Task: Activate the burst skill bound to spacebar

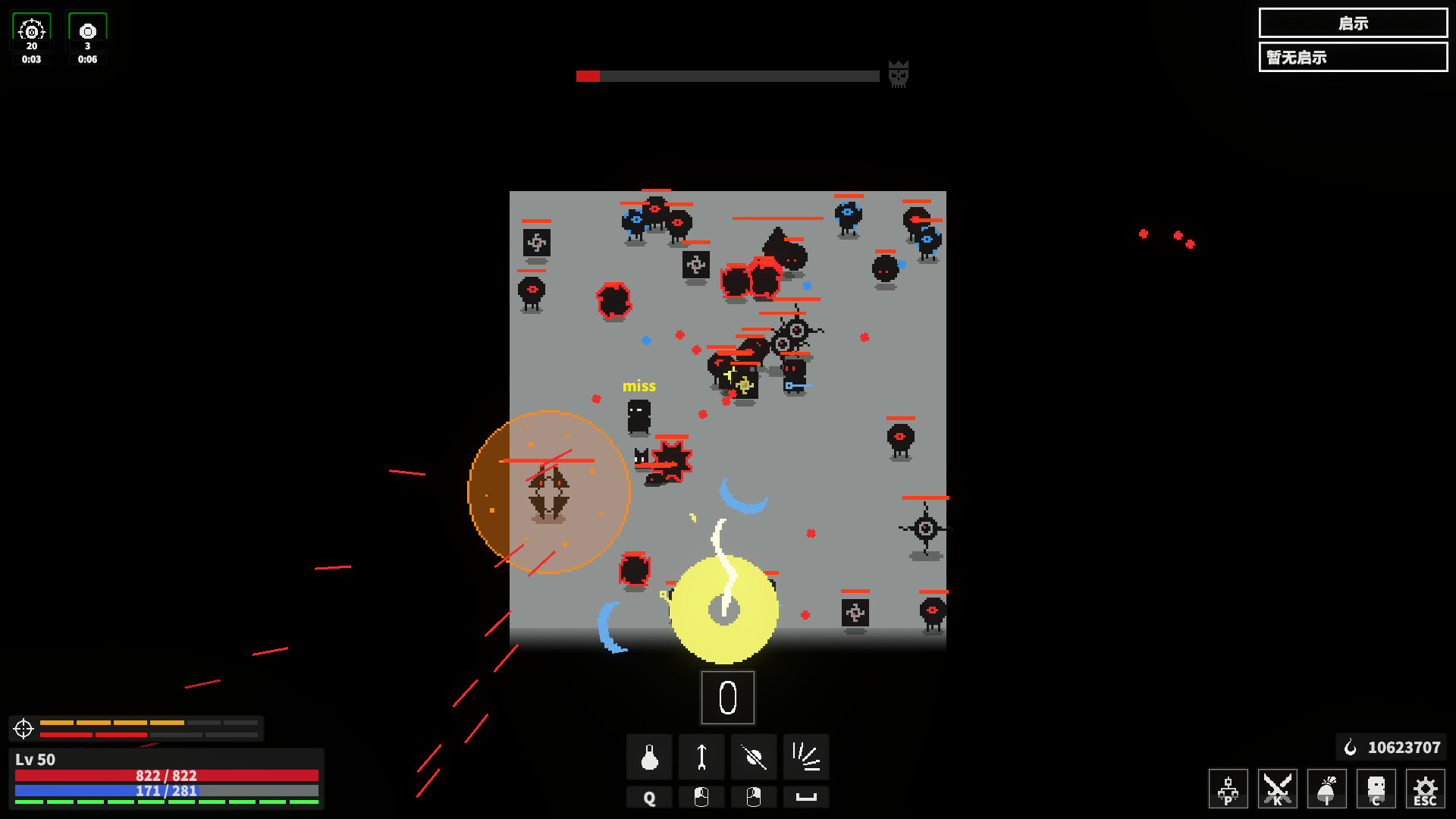Action: pyautogui.click(x=805, y=757)
